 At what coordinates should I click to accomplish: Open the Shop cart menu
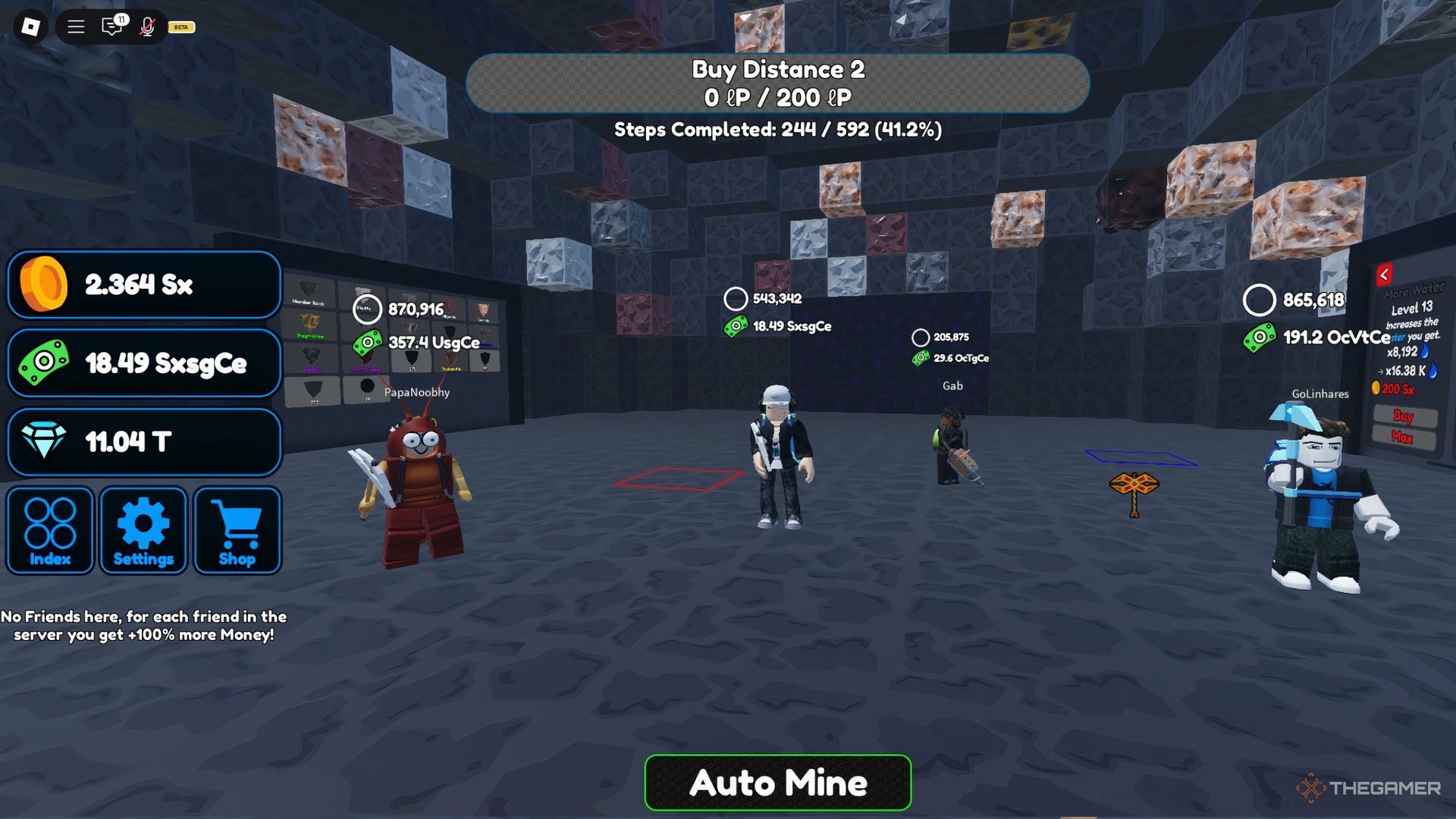pyautogui.click(x=237, y=531)
